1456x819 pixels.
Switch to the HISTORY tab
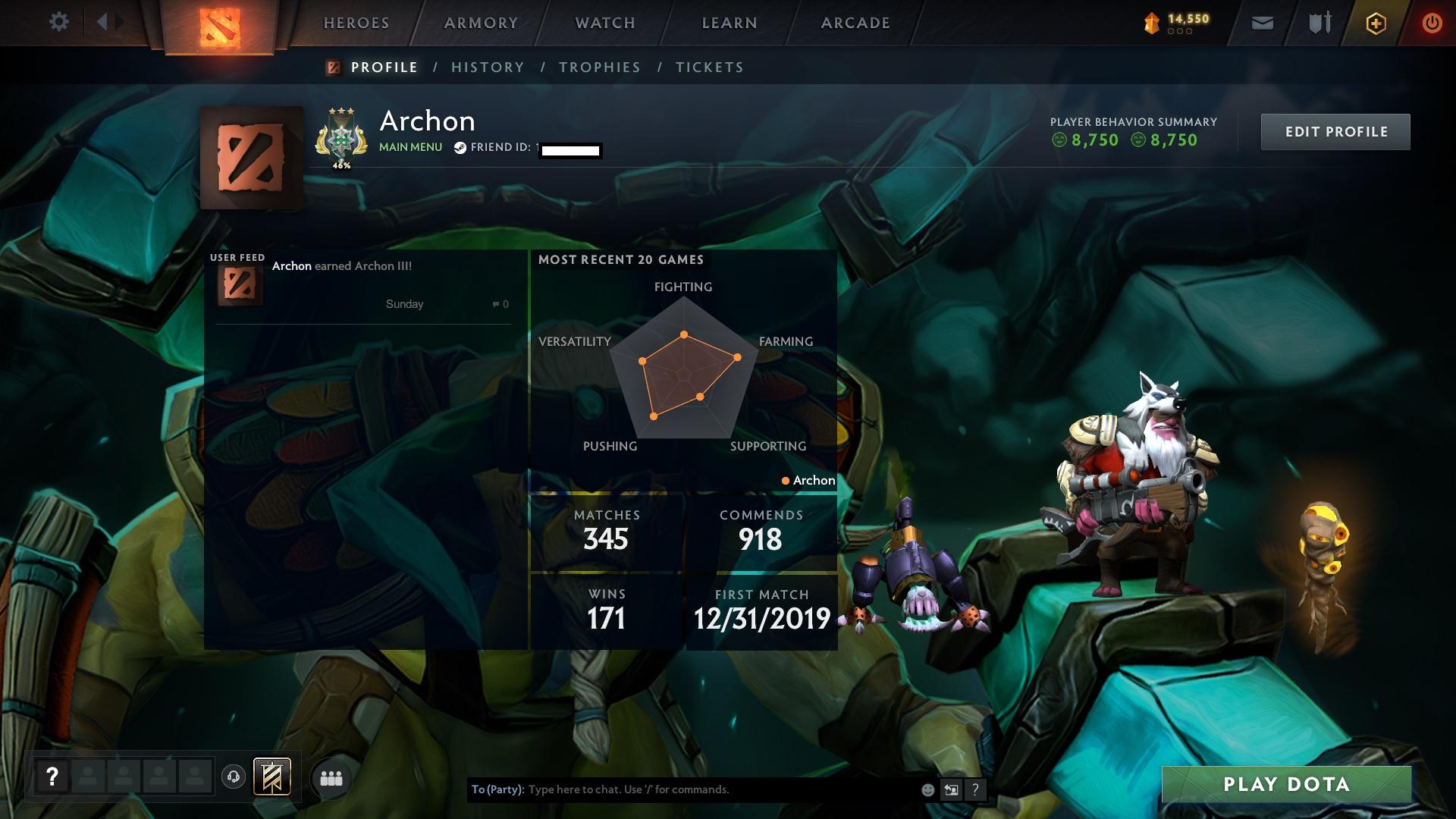487,67
